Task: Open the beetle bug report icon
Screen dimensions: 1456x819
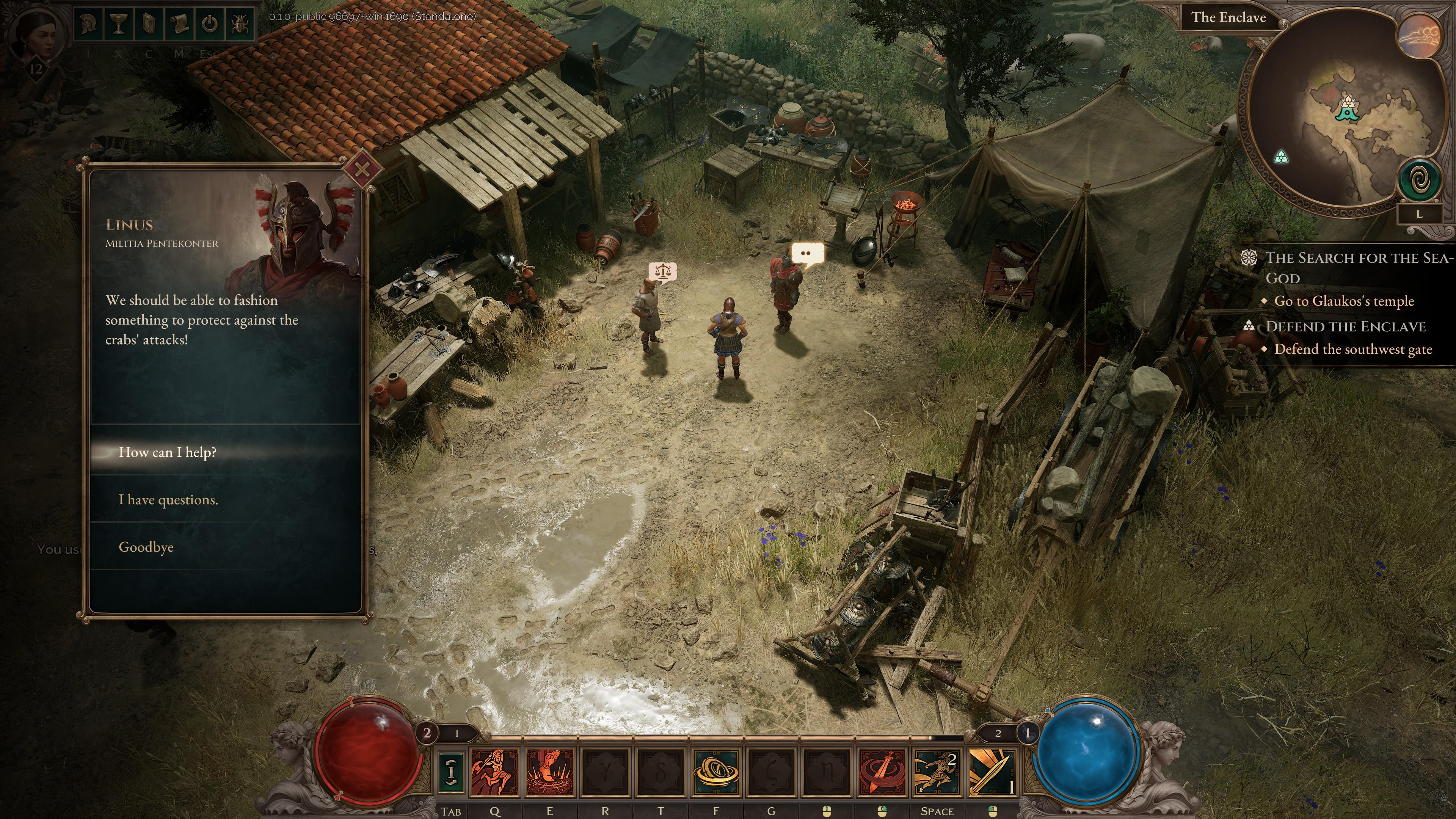Action: tap(240, 23)
